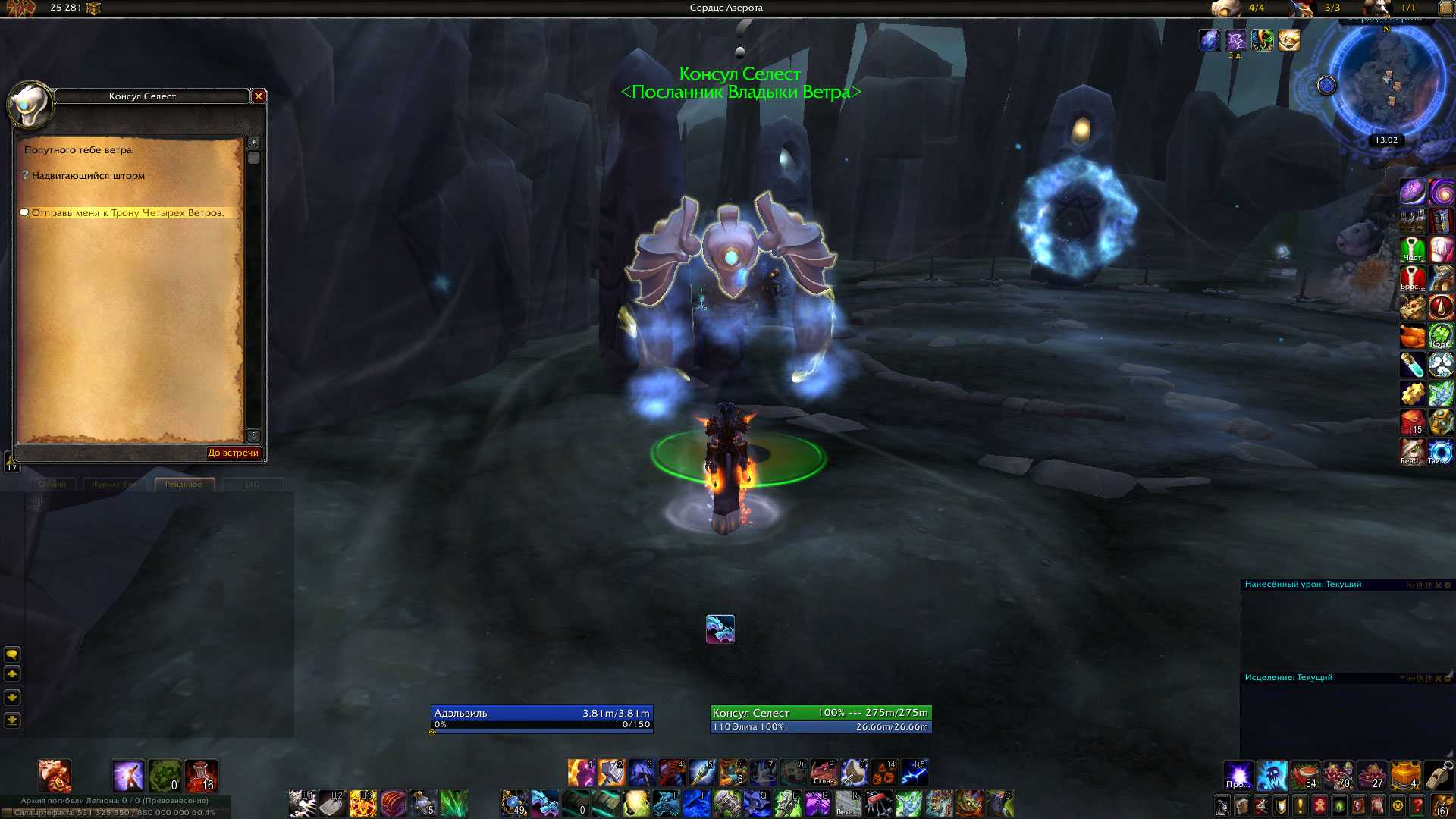The image size is (1456, 819).
Task: Click the chat scroll-to-bottom arrow button
Action: click(12, 720)
